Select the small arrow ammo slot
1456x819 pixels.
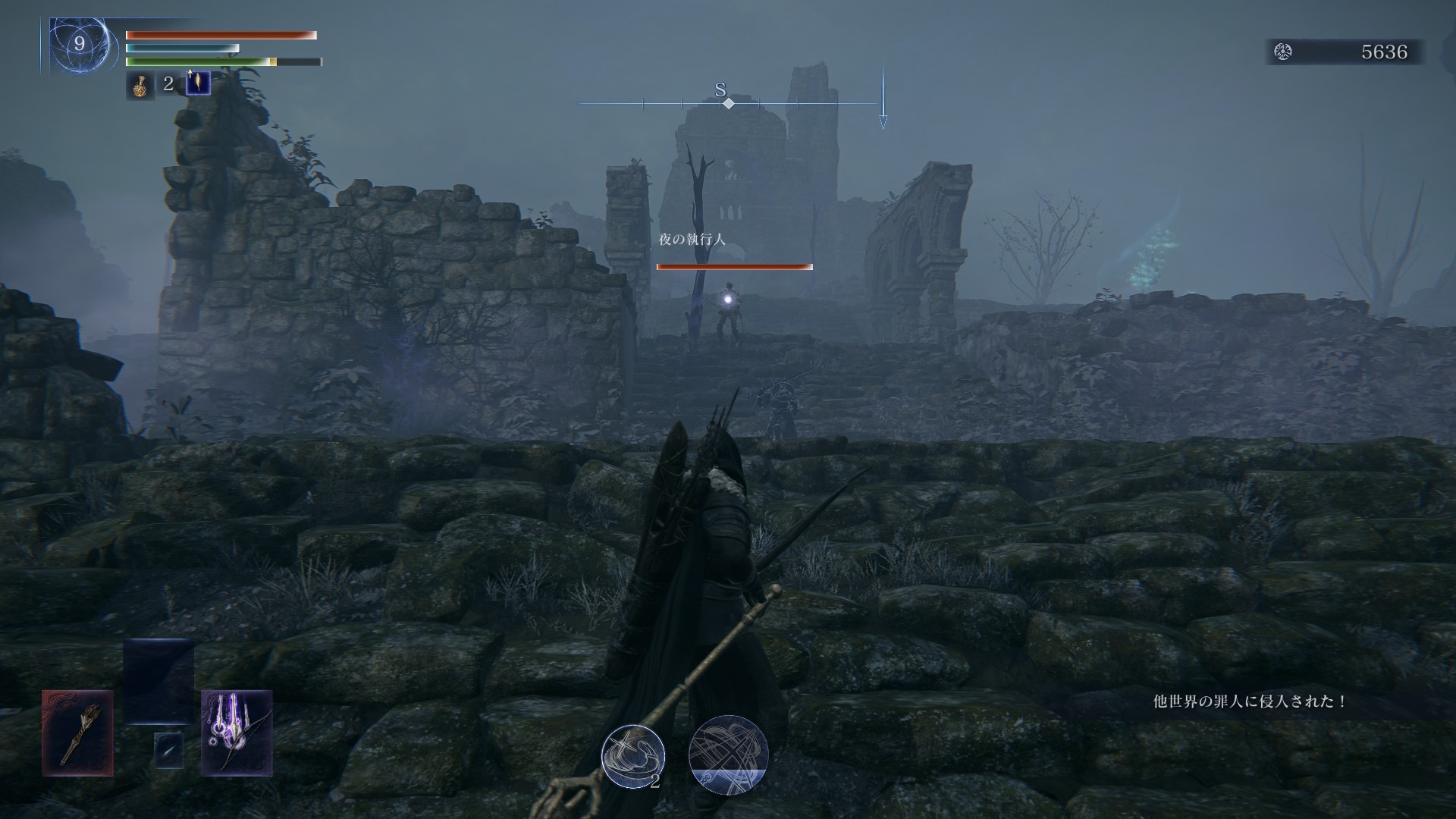pyautogui.click(x=168, y=750)
